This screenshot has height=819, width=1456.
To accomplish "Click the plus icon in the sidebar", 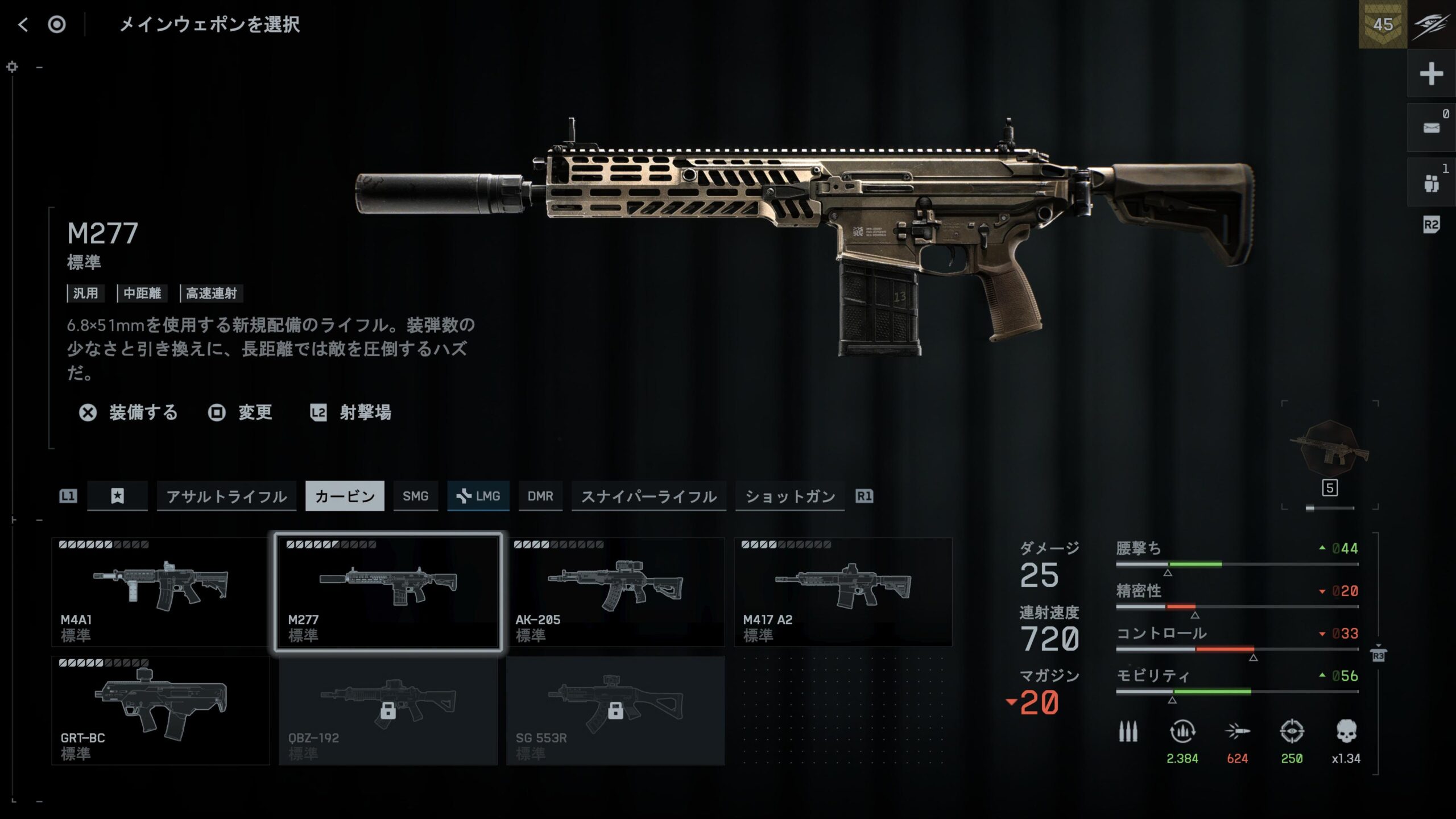I will click(x=1431, y=74).
